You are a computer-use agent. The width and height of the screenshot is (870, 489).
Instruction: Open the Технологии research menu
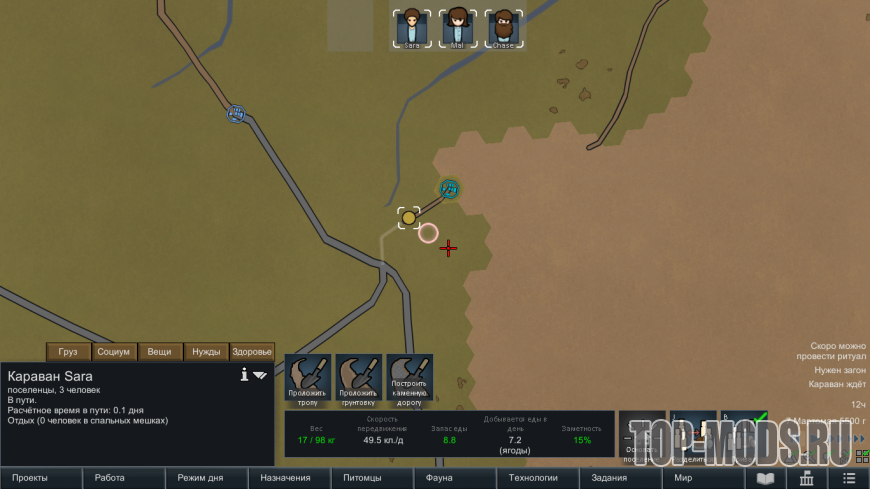click(533, 478)
